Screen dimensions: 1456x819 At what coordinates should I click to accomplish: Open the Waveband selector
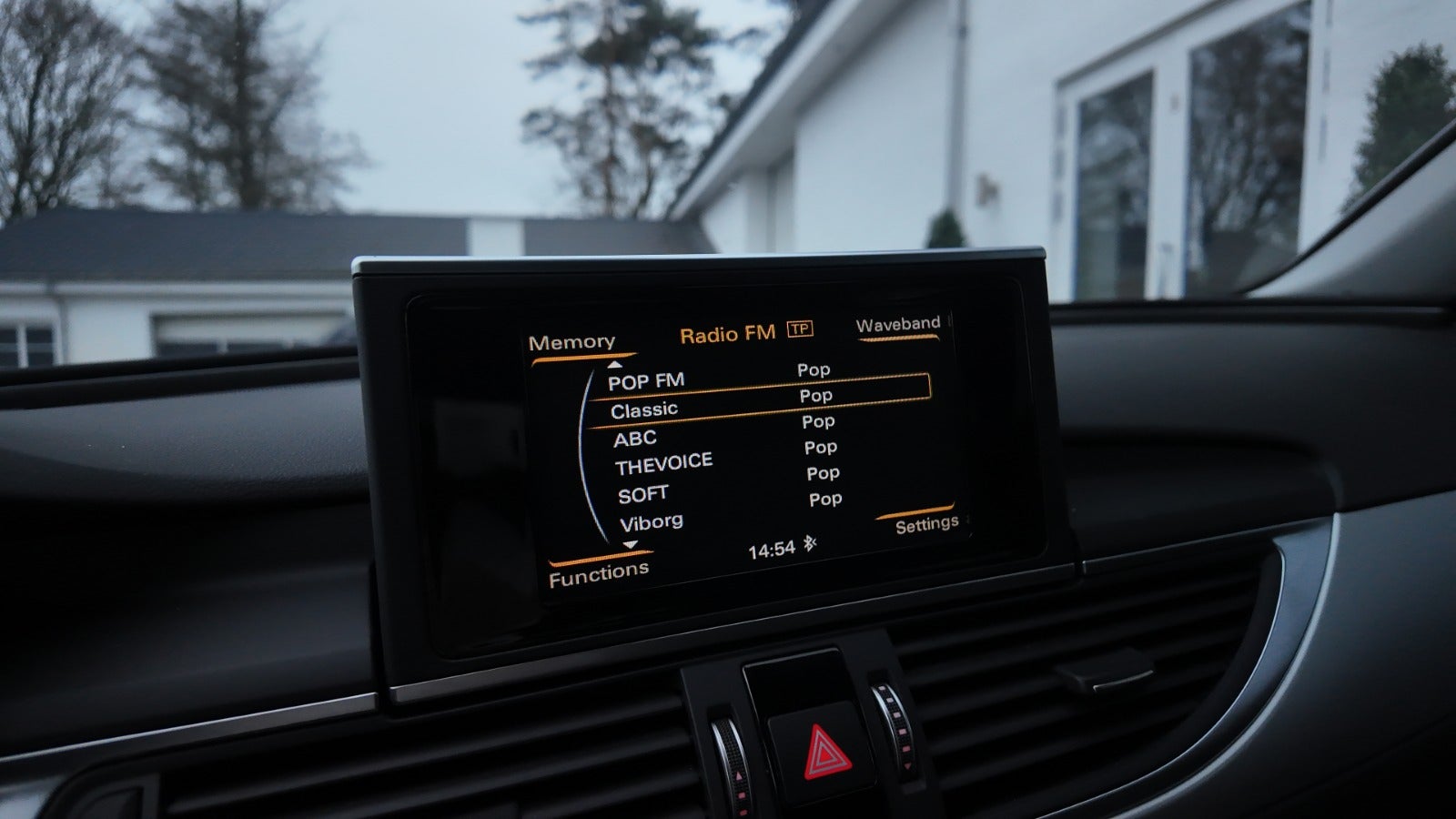click(897, 325)
